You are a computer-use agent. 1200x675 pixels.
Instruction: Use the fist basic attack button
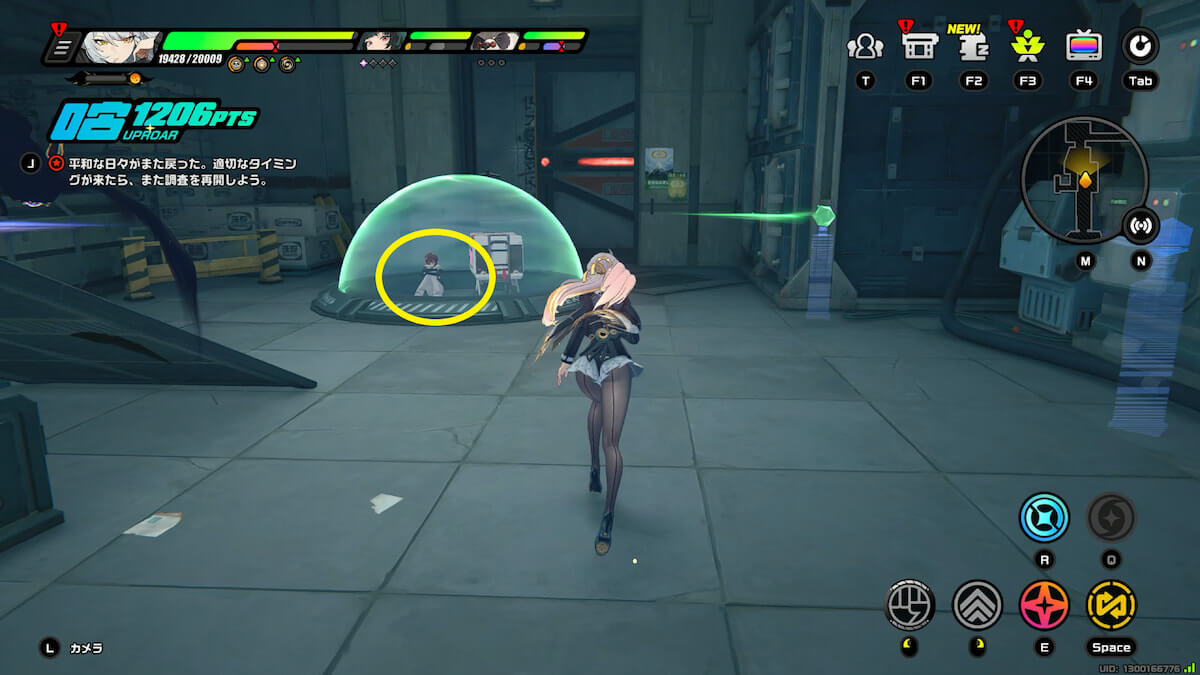point(911,605)
